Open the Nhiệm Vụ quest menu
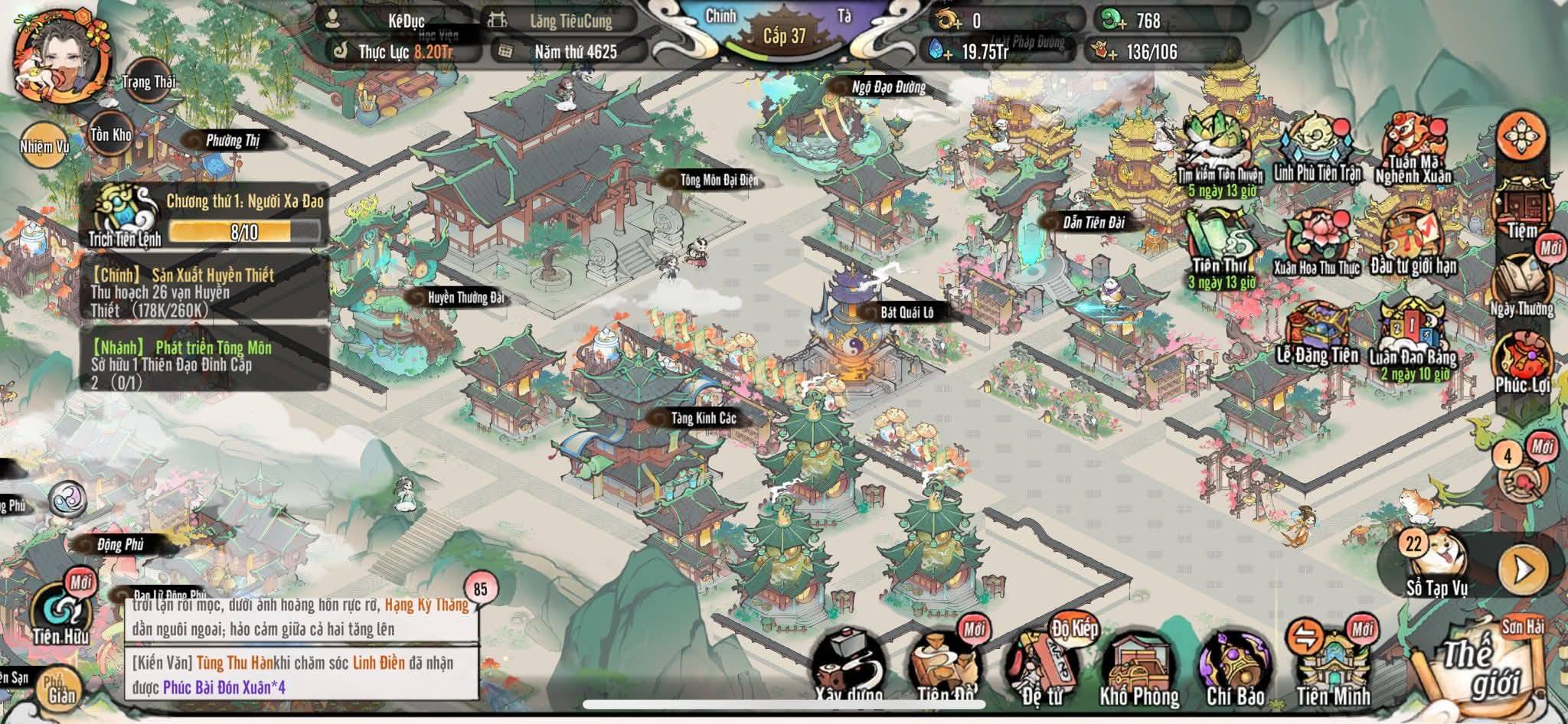The width and height of the screenshot is (1568, 724). 44,145
